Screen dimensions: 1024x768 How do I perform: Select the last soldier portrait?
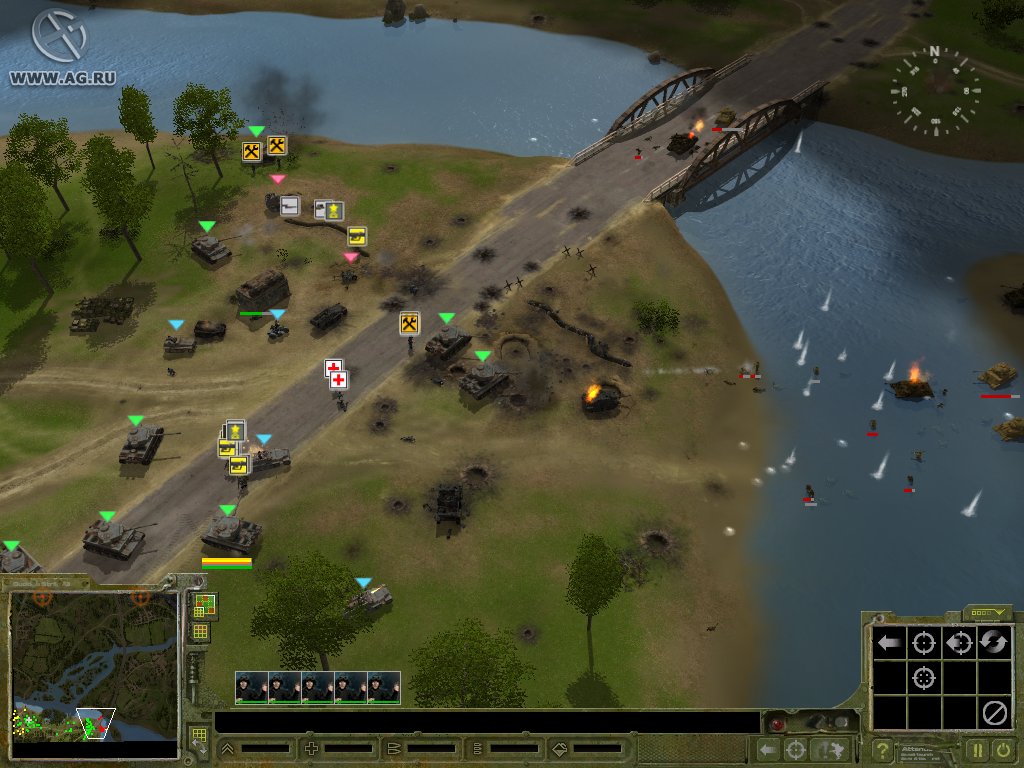pos(383,687)
